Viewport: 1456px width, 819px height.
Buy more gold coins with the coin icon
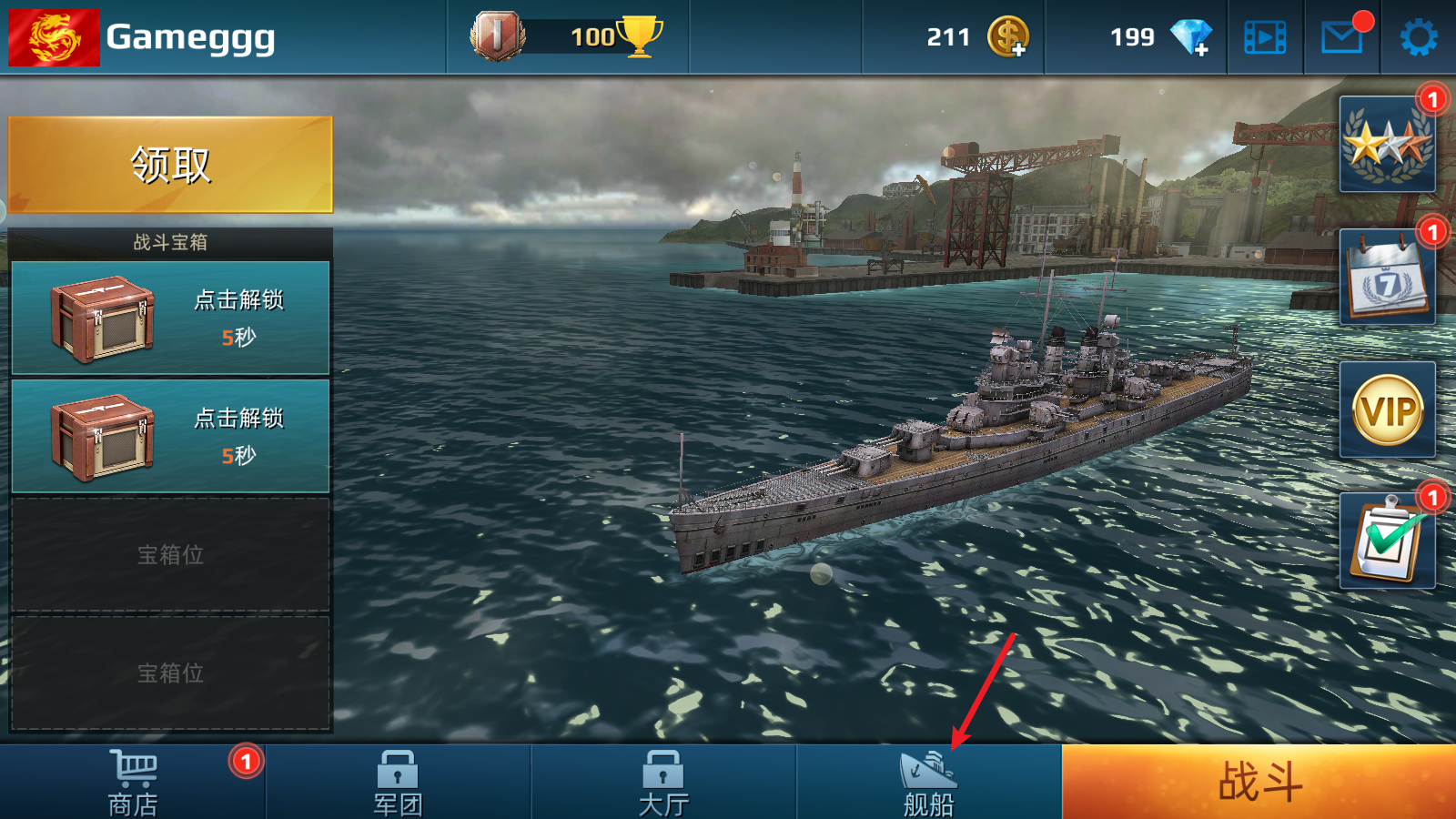pos(1008,37)
